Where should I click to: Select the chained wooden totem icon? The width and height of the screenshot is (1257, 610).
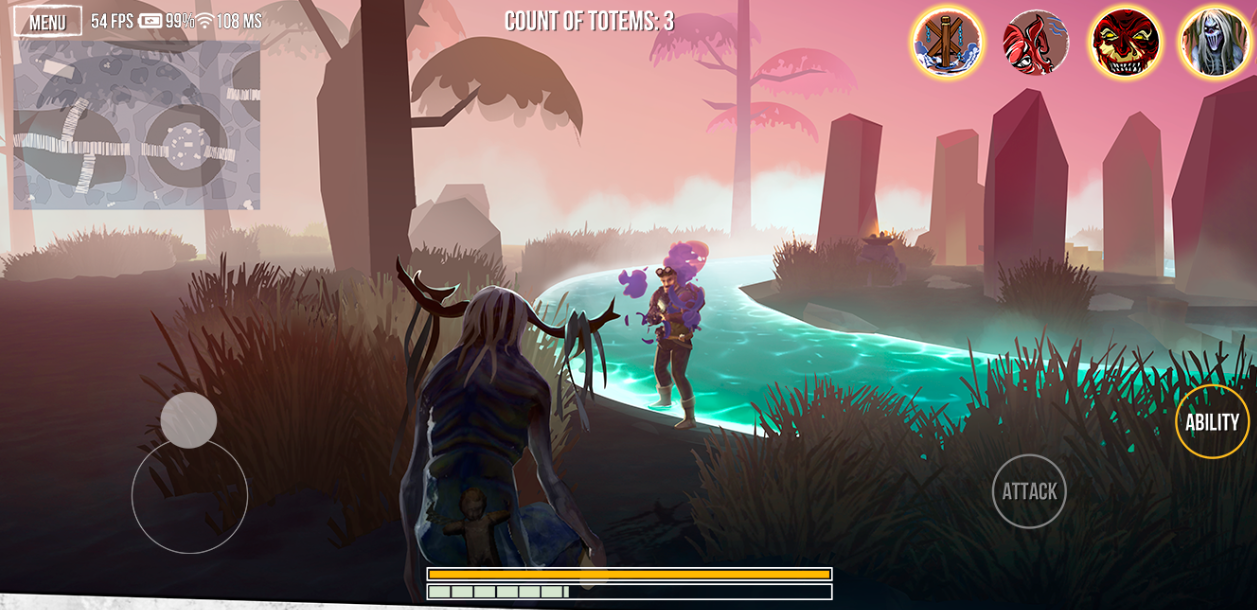(946, 42)
